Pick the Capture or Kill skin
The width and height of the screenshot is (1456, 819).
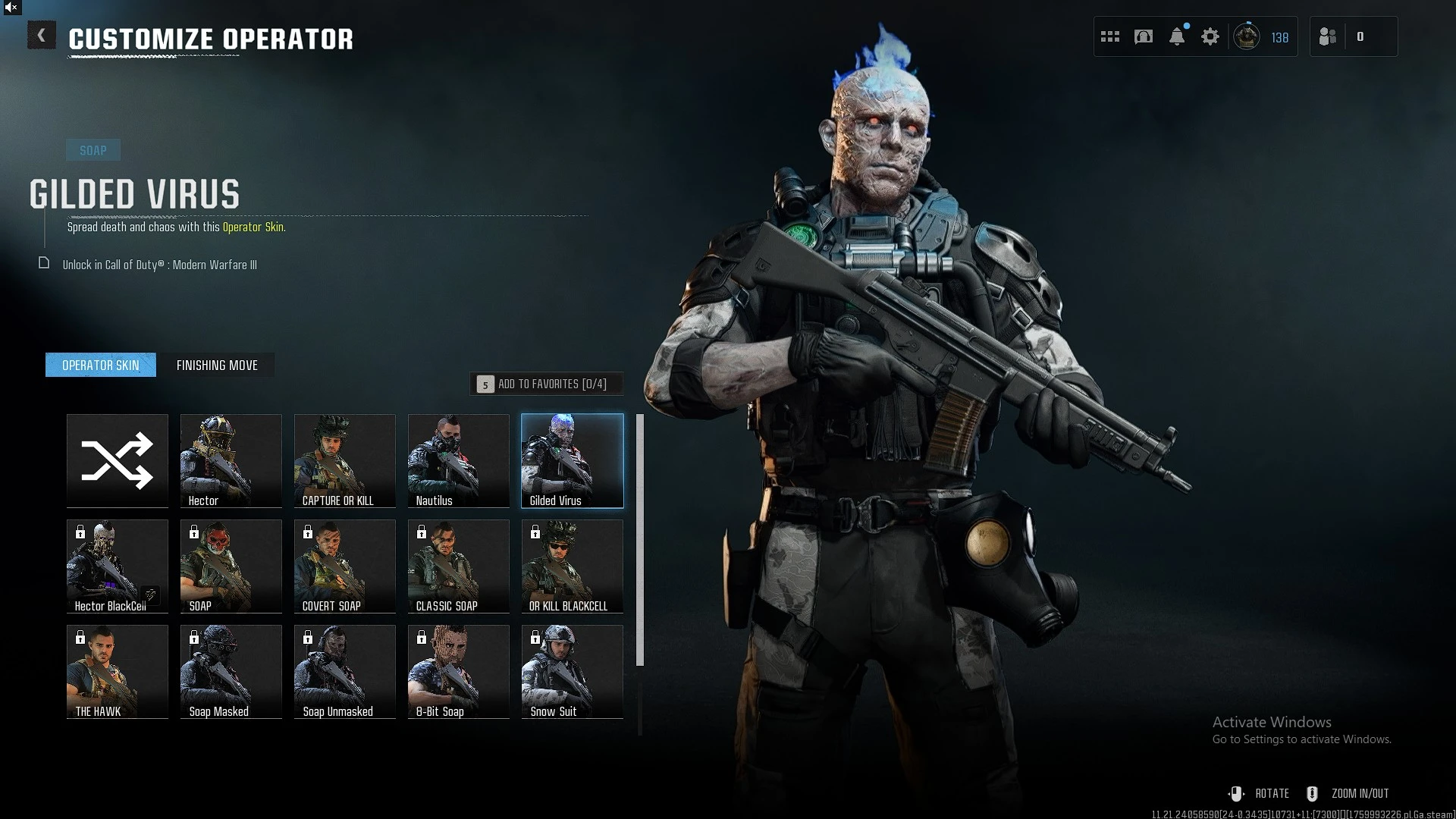[x=345, y=460]
